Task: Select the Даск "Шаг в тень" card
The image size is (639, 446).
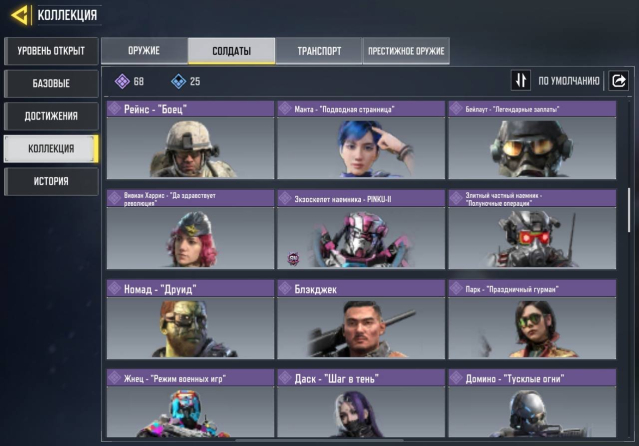Action: click(x=361, y=405)
